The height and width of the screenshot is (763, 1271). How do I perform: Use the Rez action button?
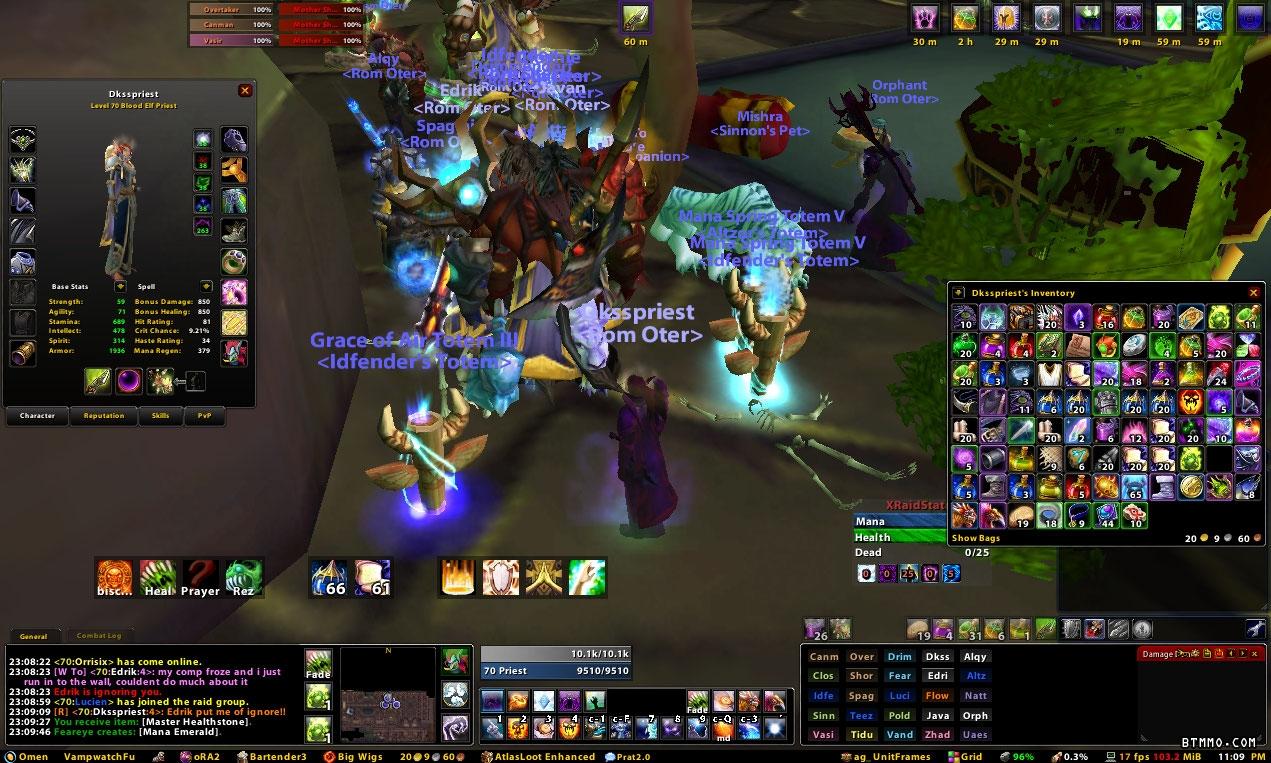pyautogui.click(x=244, y=577)
